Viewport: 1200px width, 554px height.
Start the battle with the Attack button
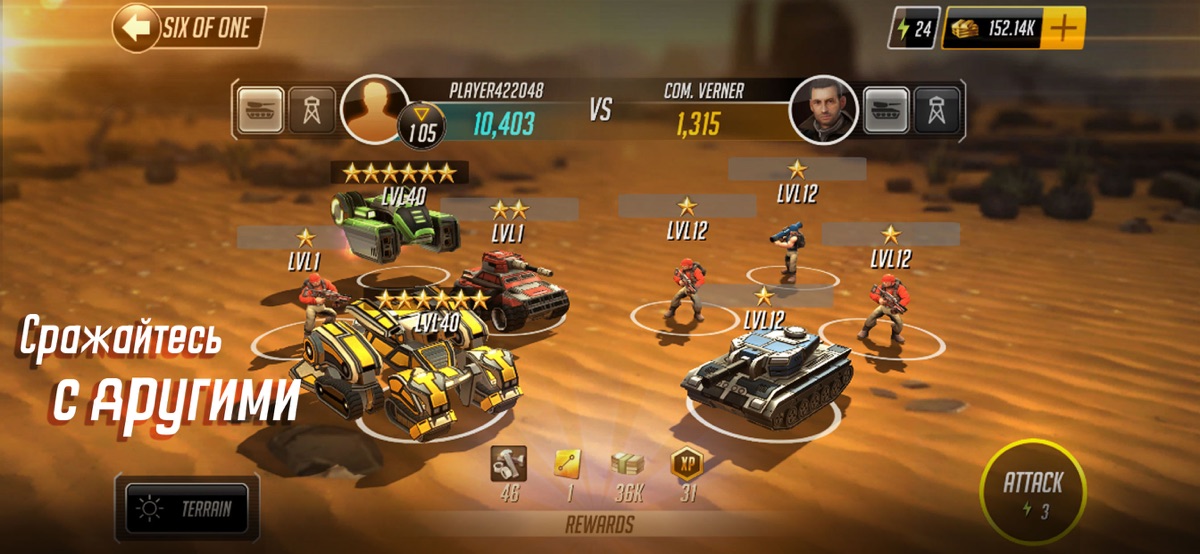coord(1032,495)
